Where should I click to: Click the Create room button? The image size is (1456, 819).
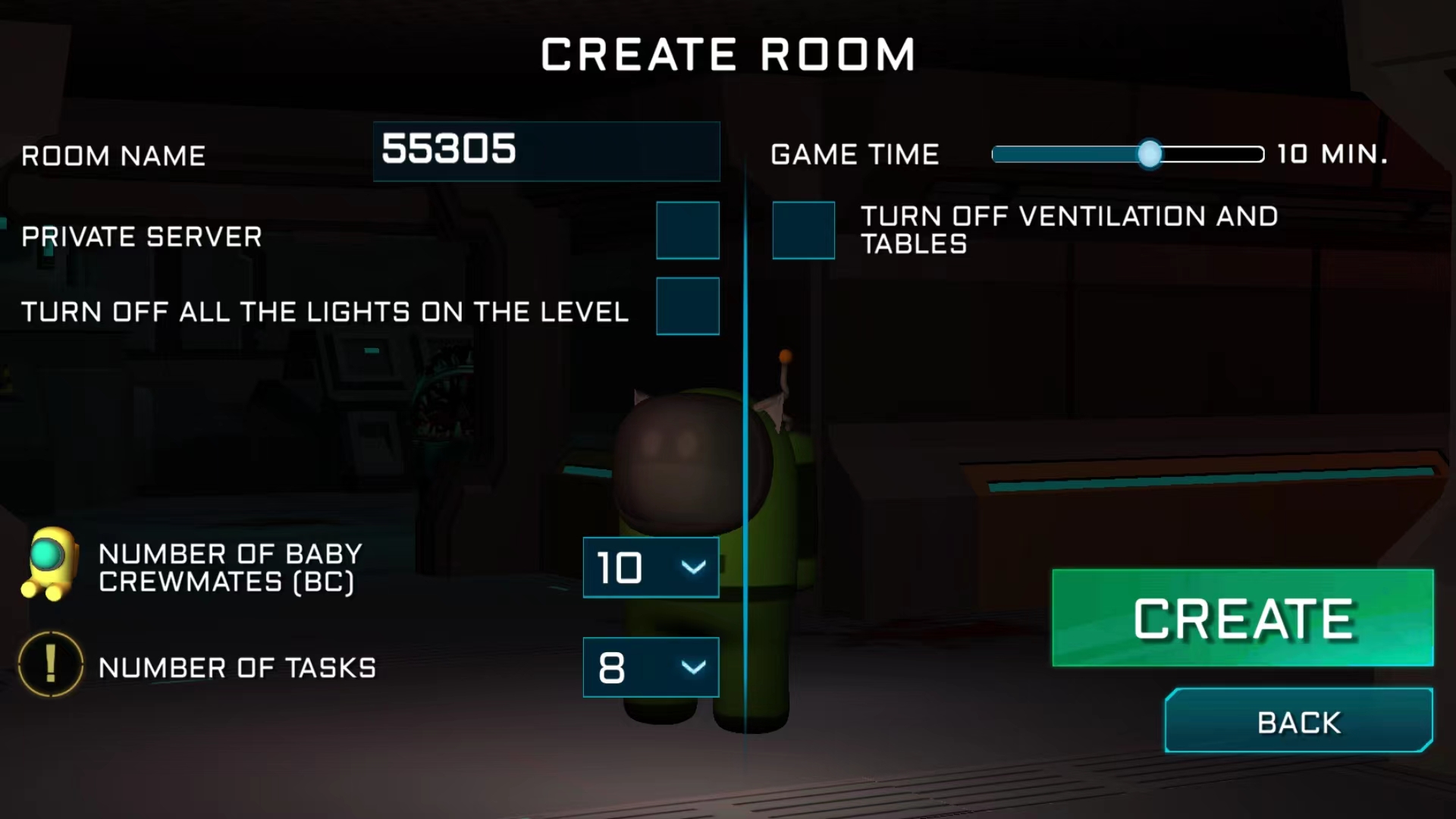click(x=1242, y=618)
